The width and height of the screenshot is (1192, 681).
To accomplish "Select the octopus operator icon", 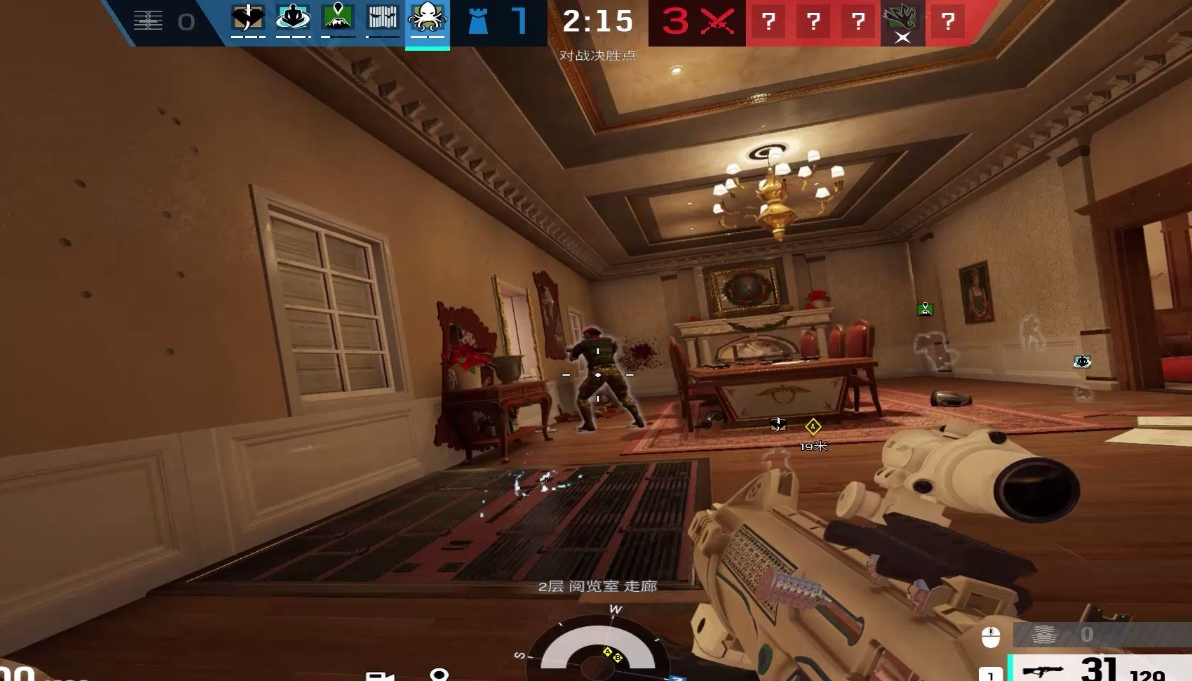I will (427, 19).
